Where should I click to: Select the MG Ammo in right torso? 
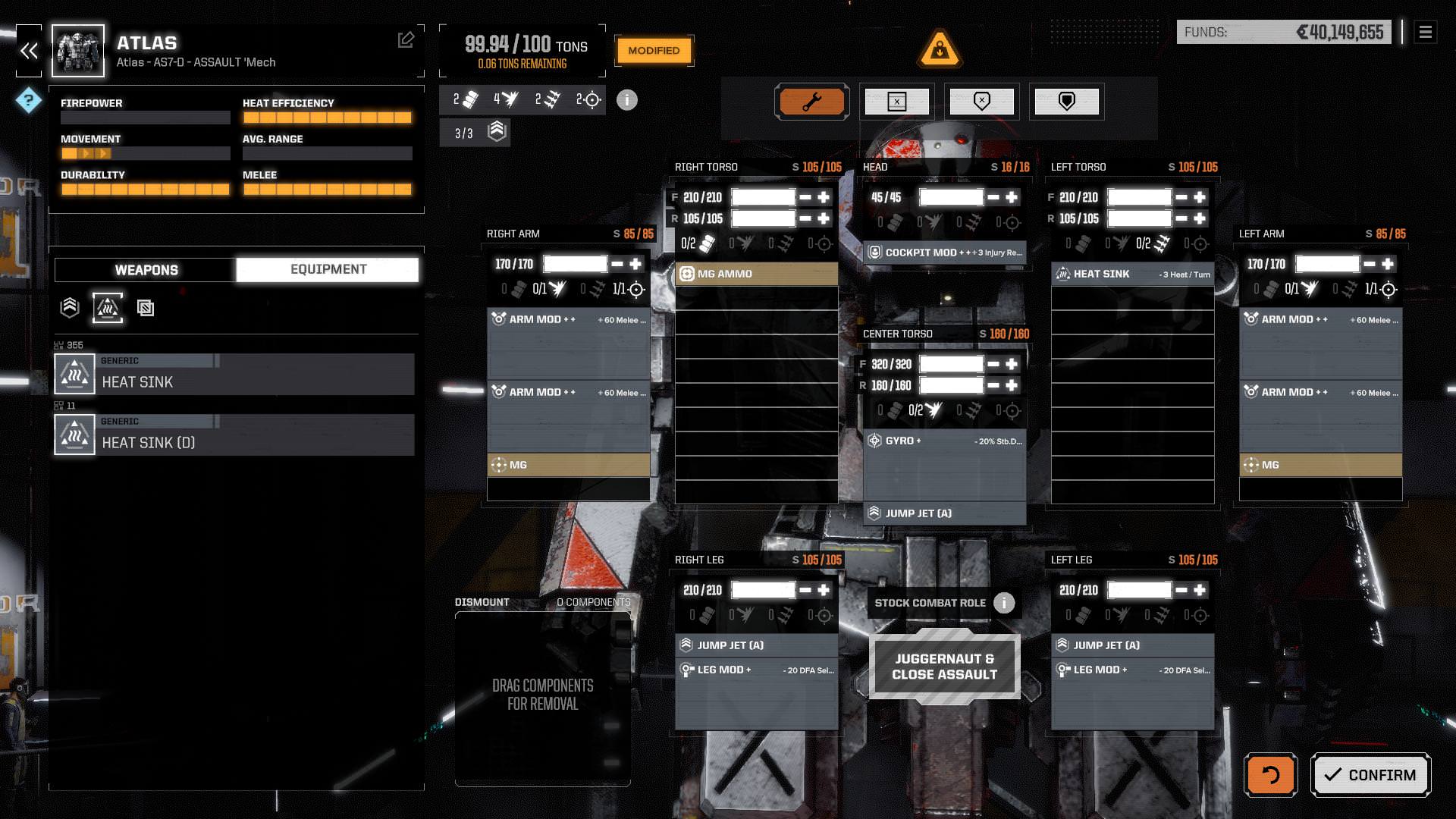coord(756,274)
